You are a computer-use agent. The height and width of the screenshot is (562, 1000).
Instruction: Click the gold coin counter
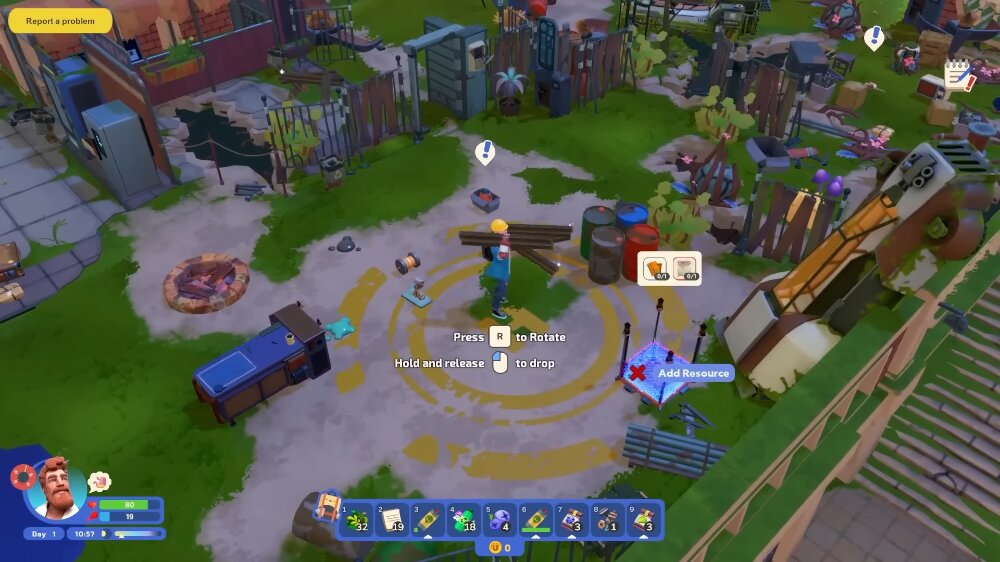(x=500, y=548)
